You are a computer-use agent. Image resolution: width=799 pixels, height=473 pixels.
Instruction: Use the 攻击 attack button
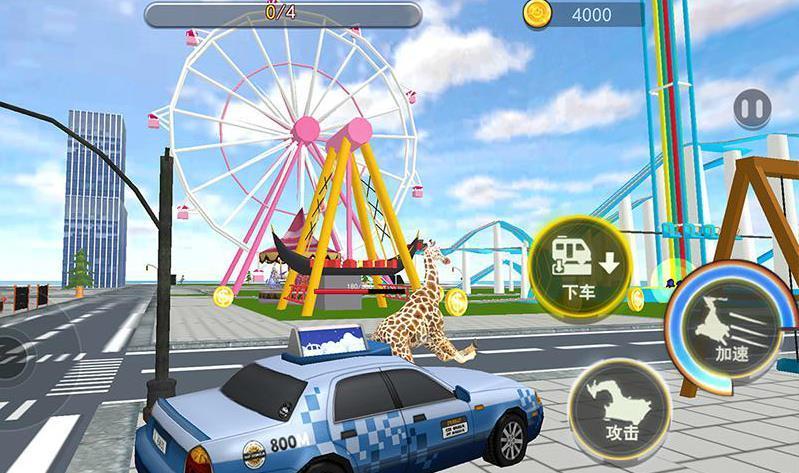(620, 408)
